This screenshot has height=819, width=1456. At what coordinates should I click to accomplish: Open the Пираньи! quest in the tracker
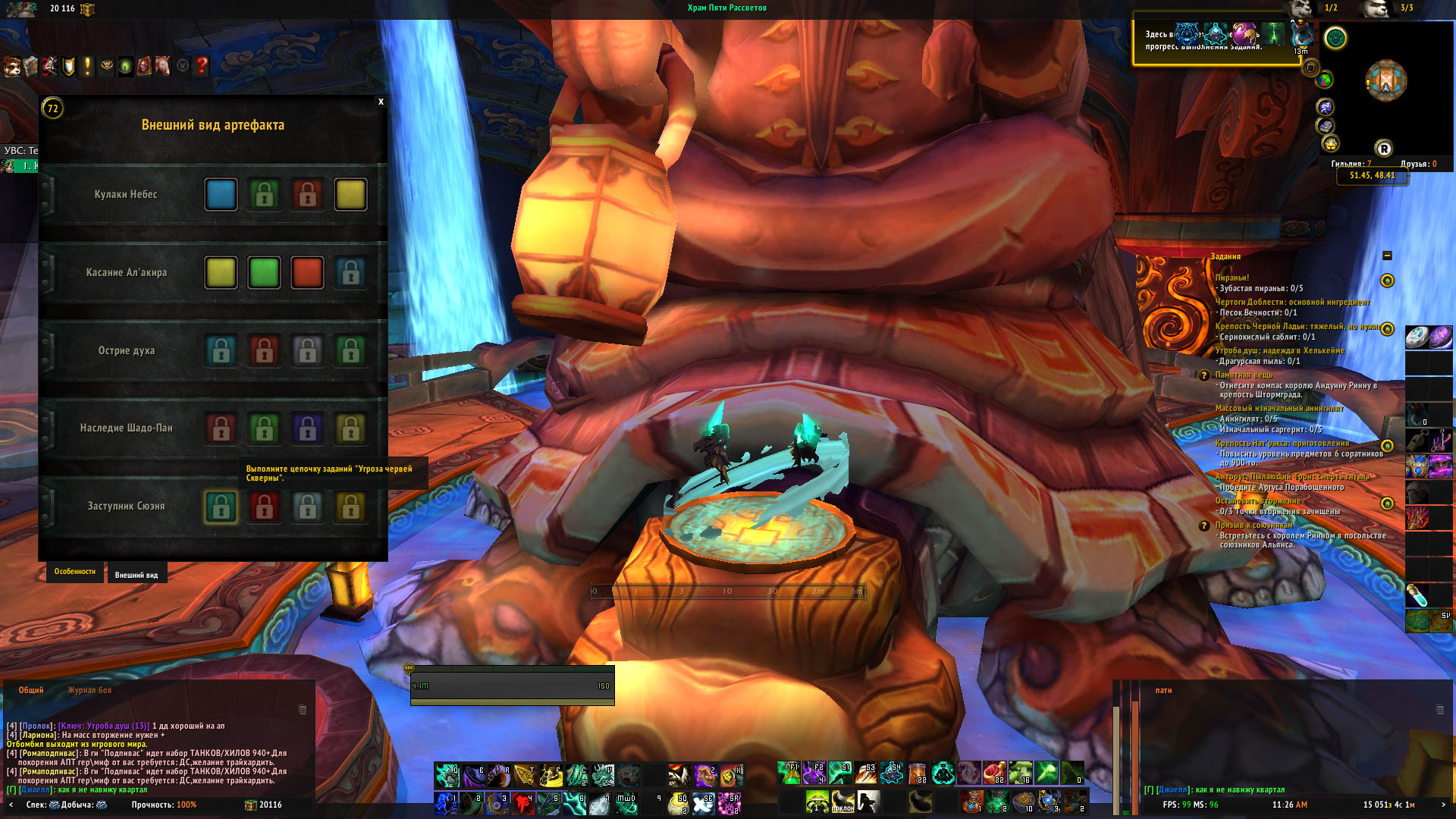tap(1232, 278)
